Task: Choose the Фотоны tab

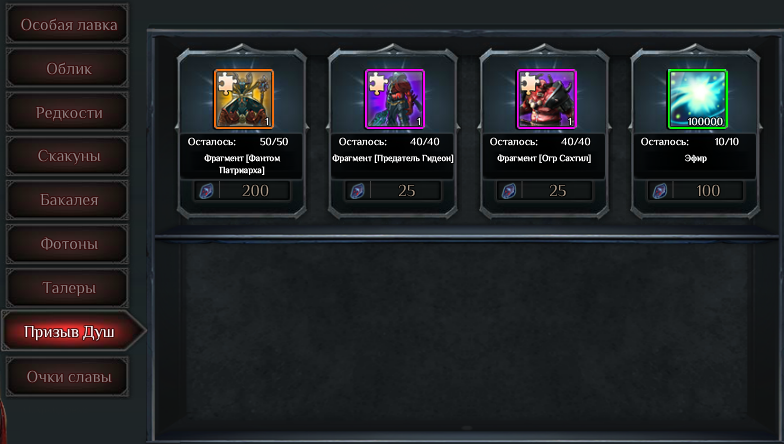Action: (x=68, y=243)
